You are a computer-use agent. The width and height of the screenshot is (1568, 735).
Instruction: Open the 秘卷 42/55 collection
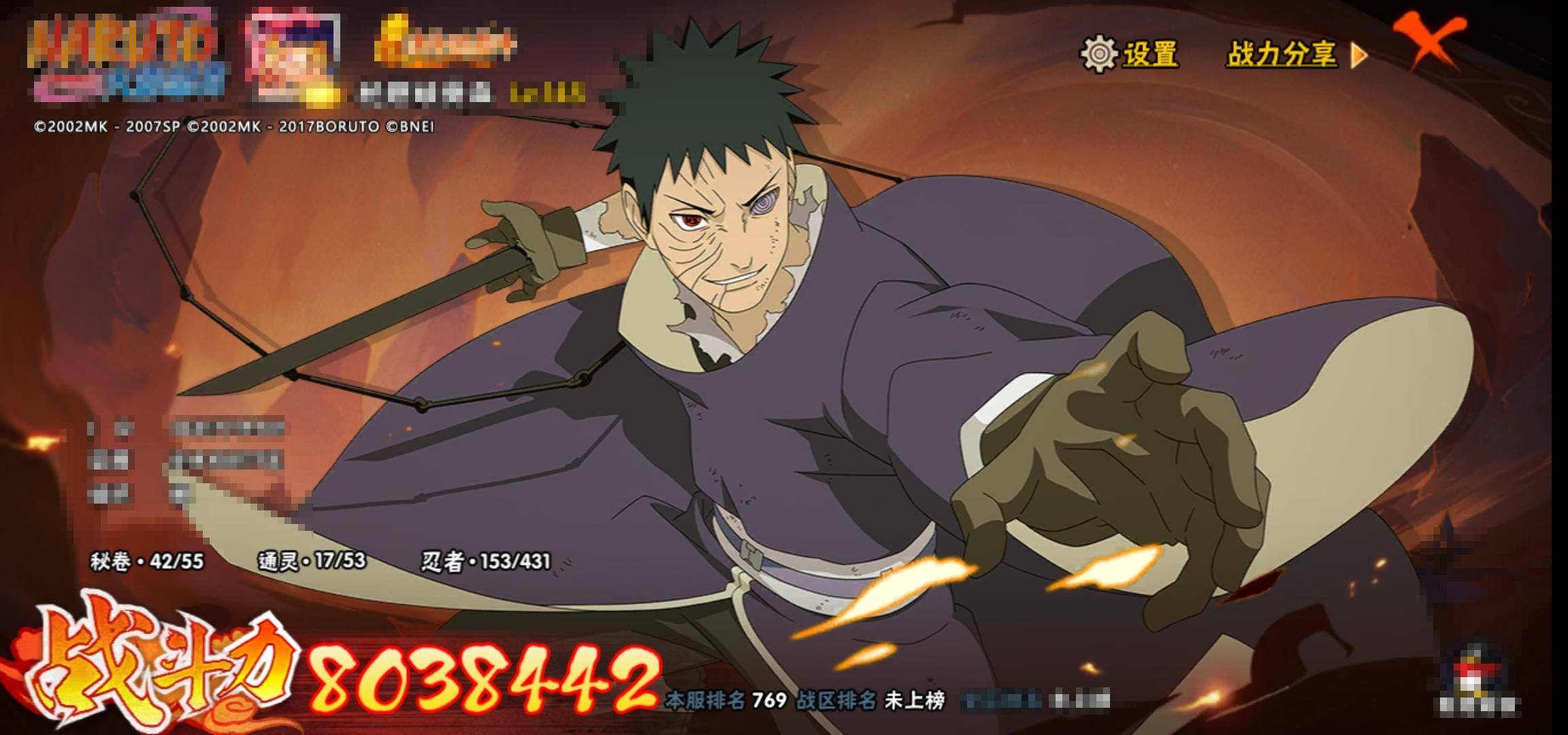coord(147,561)
